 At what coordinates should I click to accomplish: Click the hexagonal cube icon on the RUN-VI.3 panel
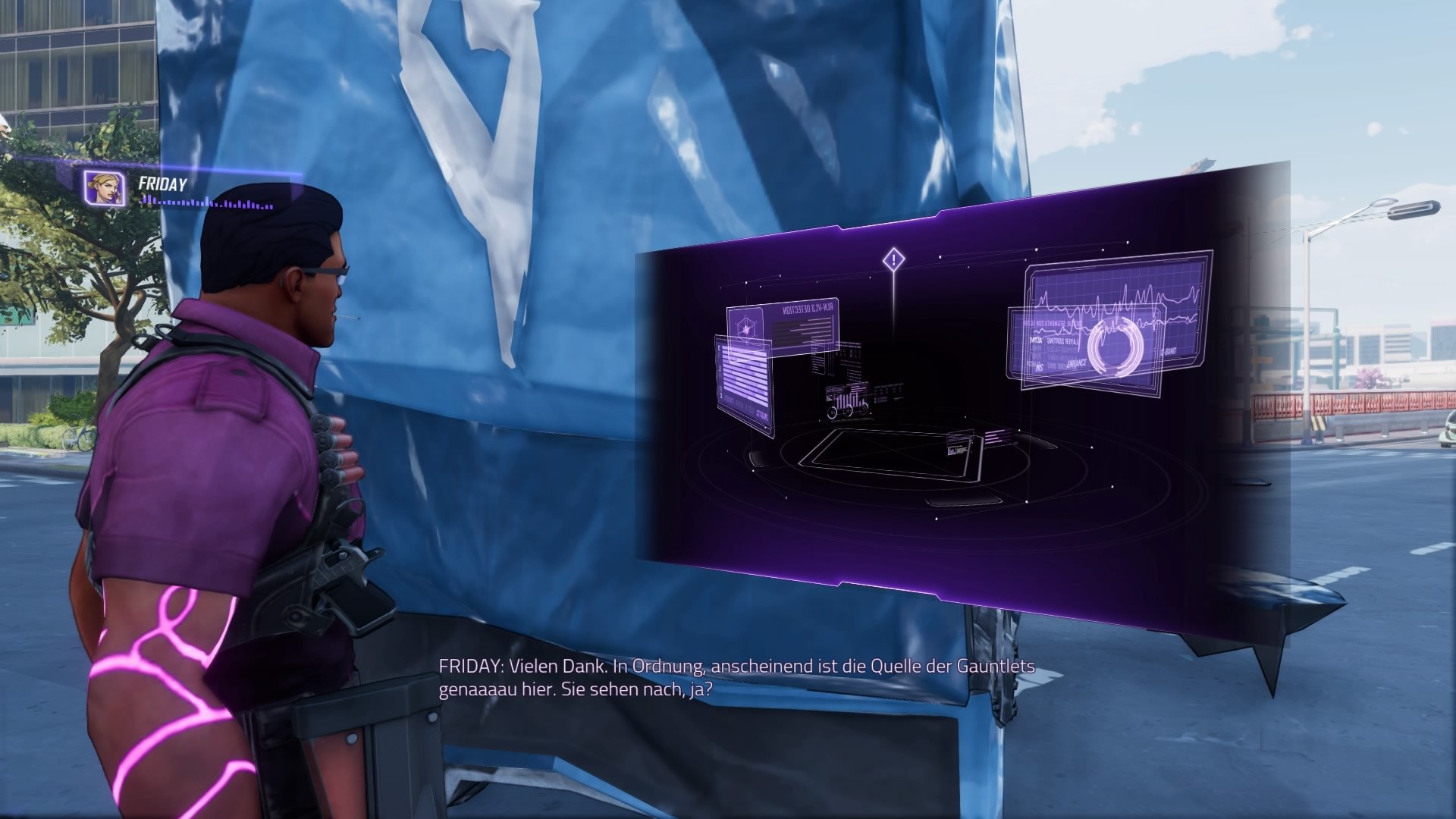pyautogui.click(x=746, y=328)
